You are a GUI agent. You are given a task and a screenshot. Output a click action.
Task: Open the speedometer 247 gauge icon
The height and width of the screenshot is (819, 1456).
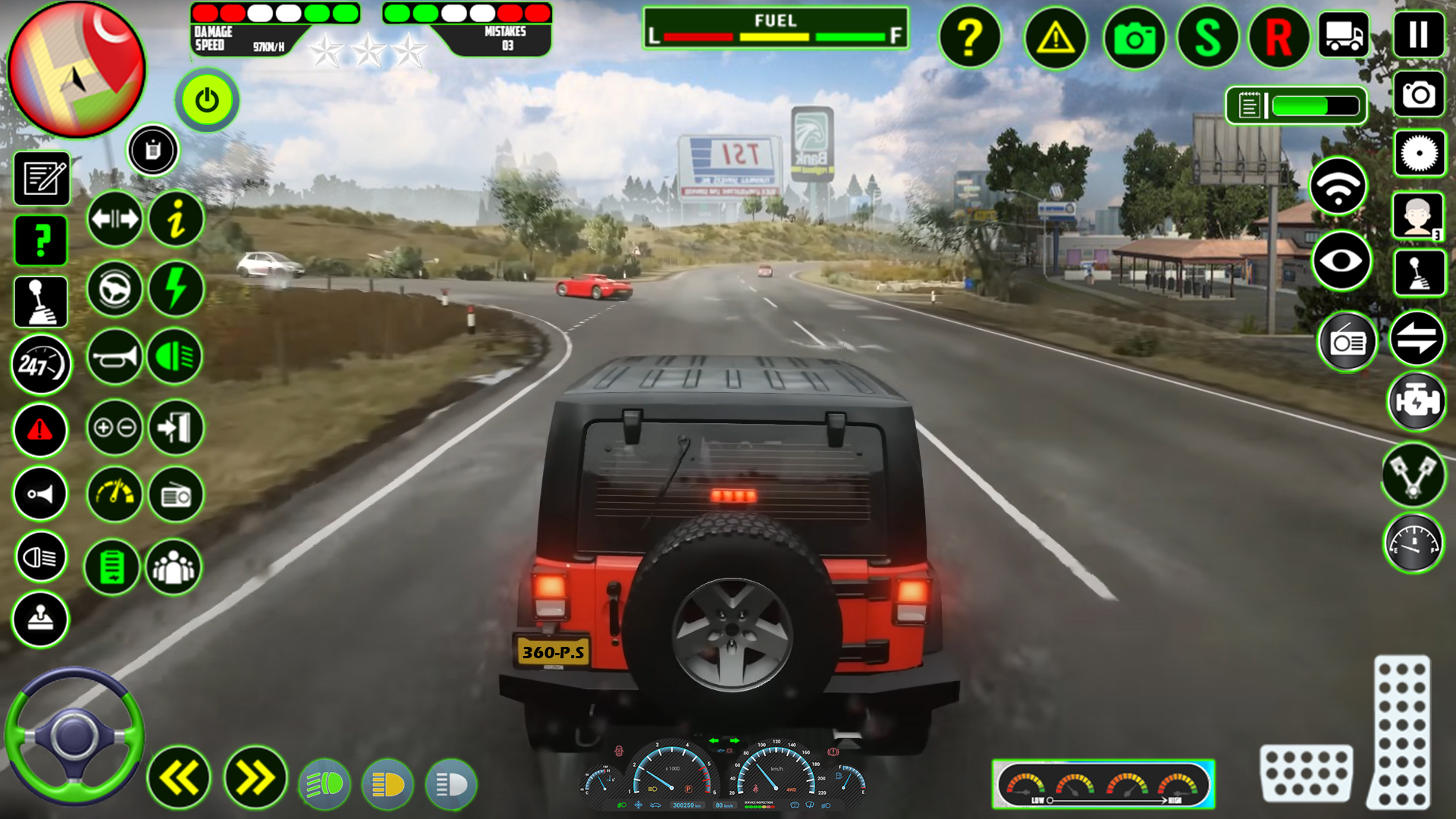[x=40, y=365]
